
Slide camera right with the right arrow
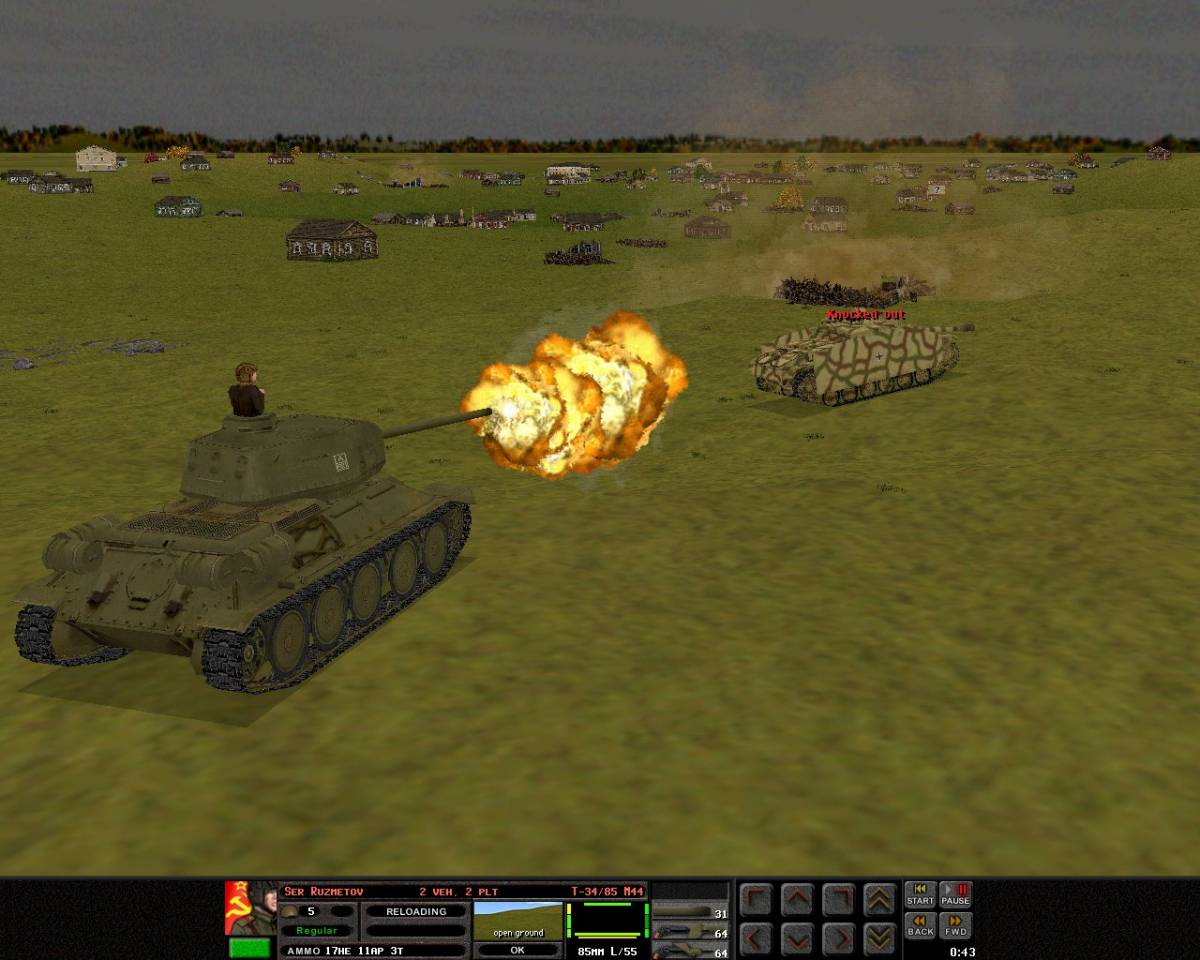[838, 938]
